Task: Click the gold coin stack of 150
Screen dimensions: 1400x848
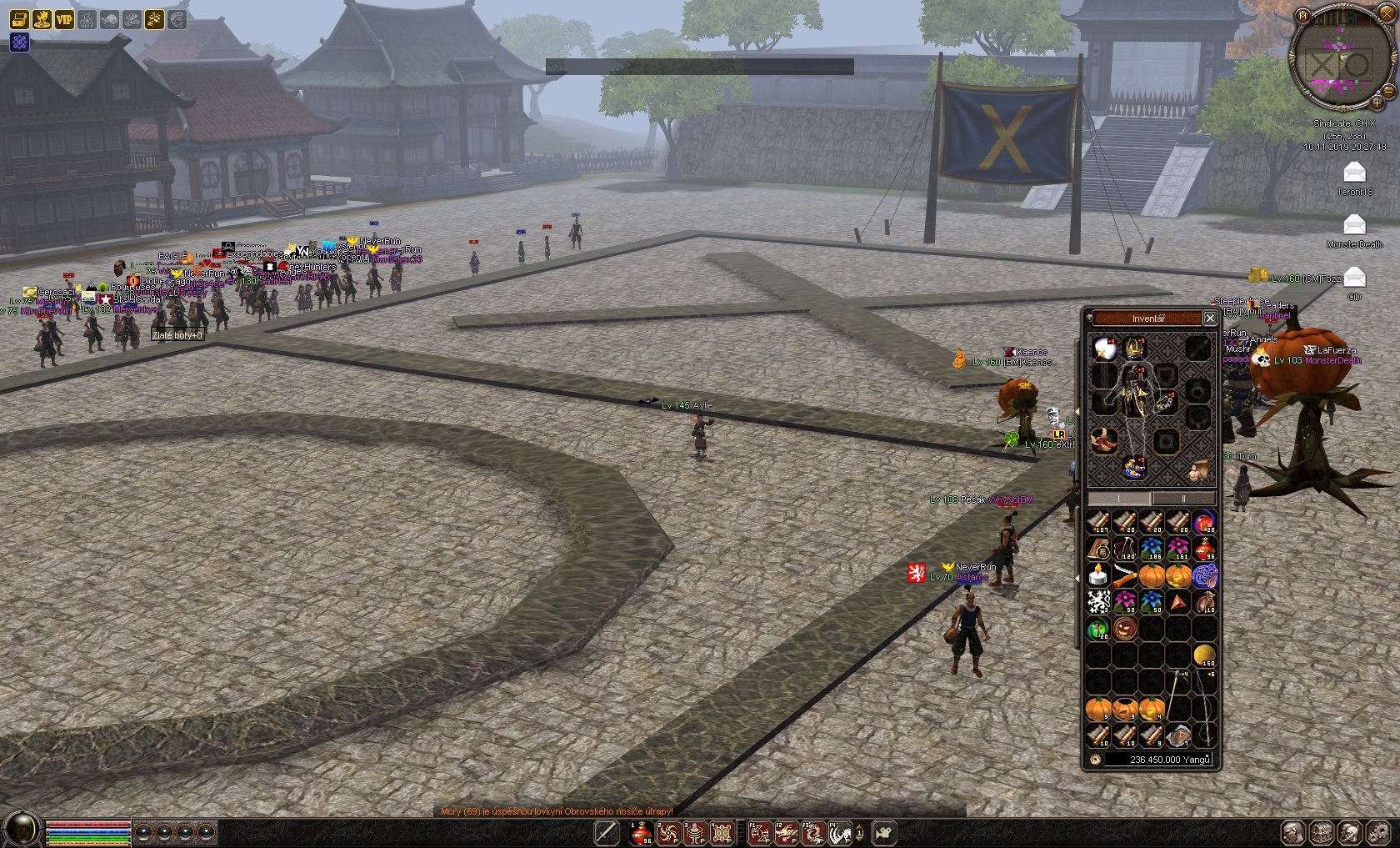Action: pyautogui.click(x=1205, y=655)
